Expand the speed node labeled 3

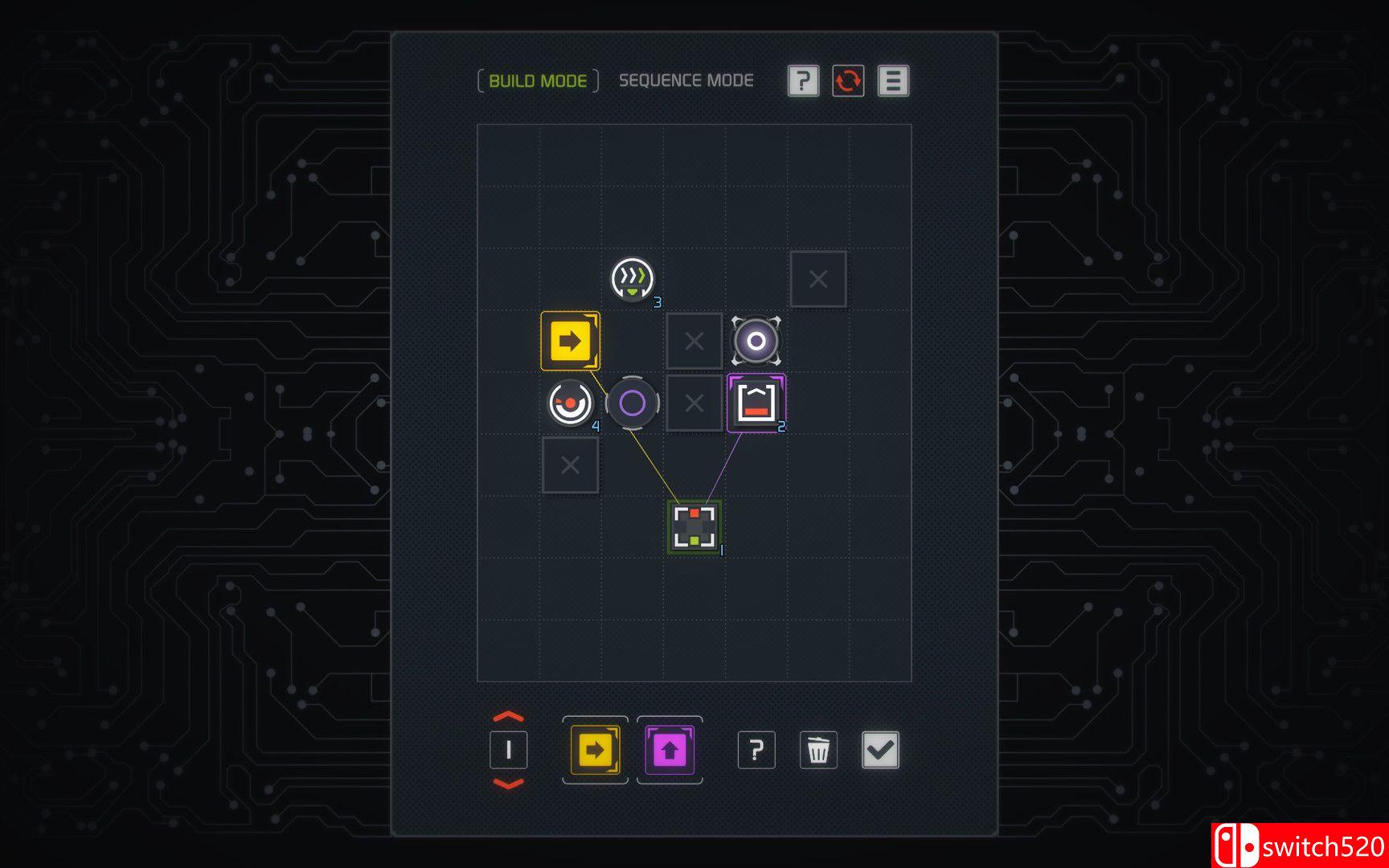[633, 280]
